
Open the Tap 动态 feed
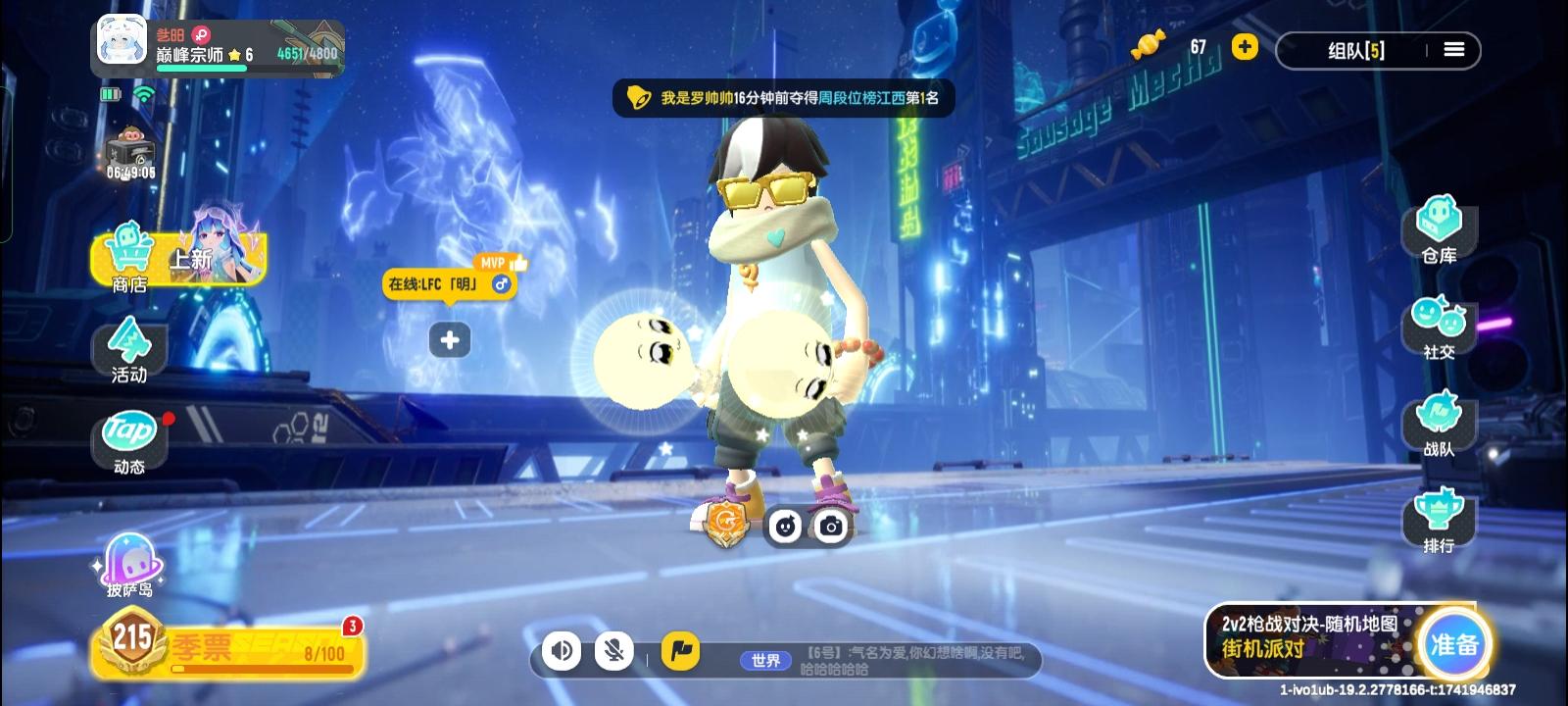coord(129,441)
